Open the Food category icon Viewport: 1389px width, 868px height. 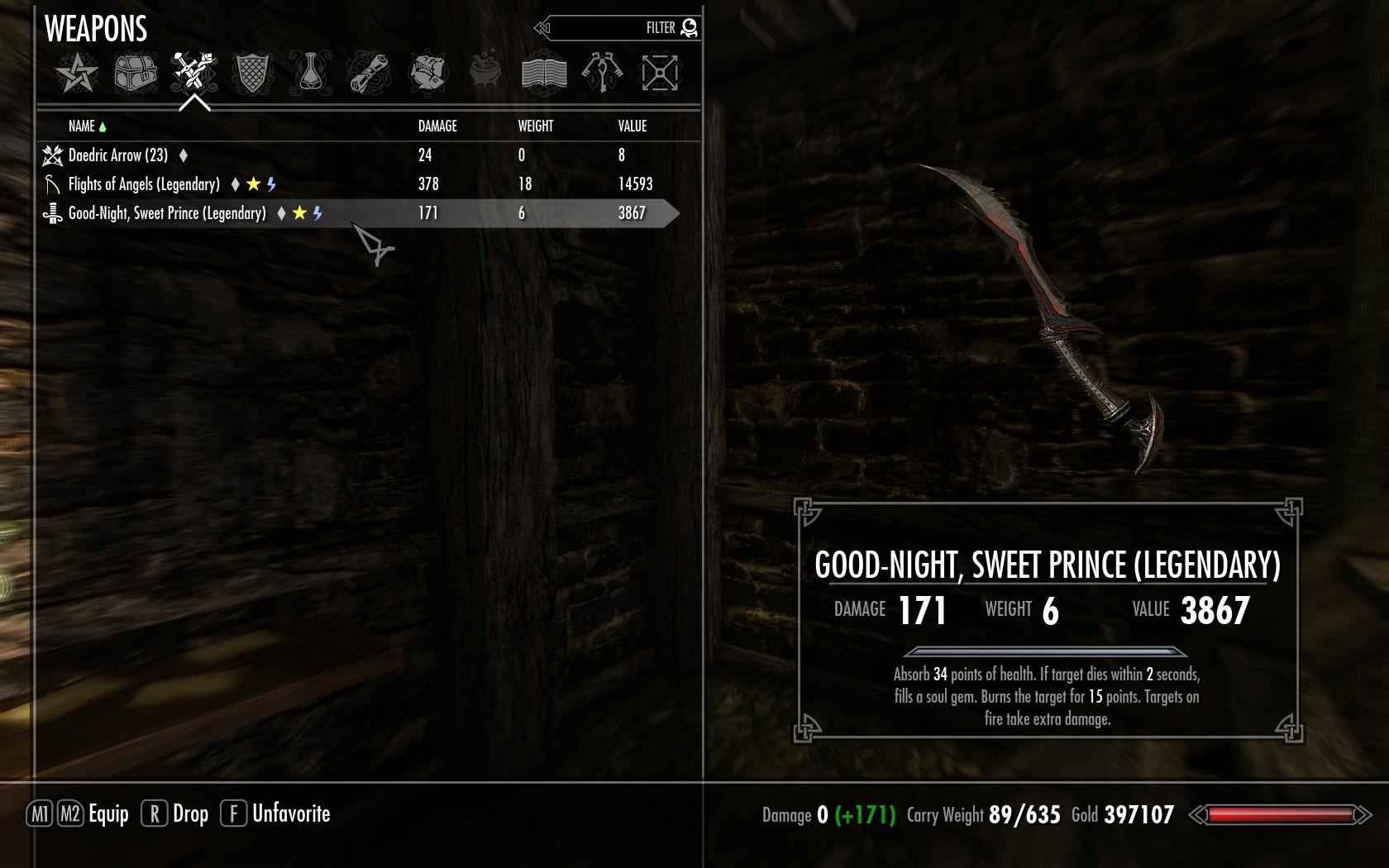pos(427,73)
